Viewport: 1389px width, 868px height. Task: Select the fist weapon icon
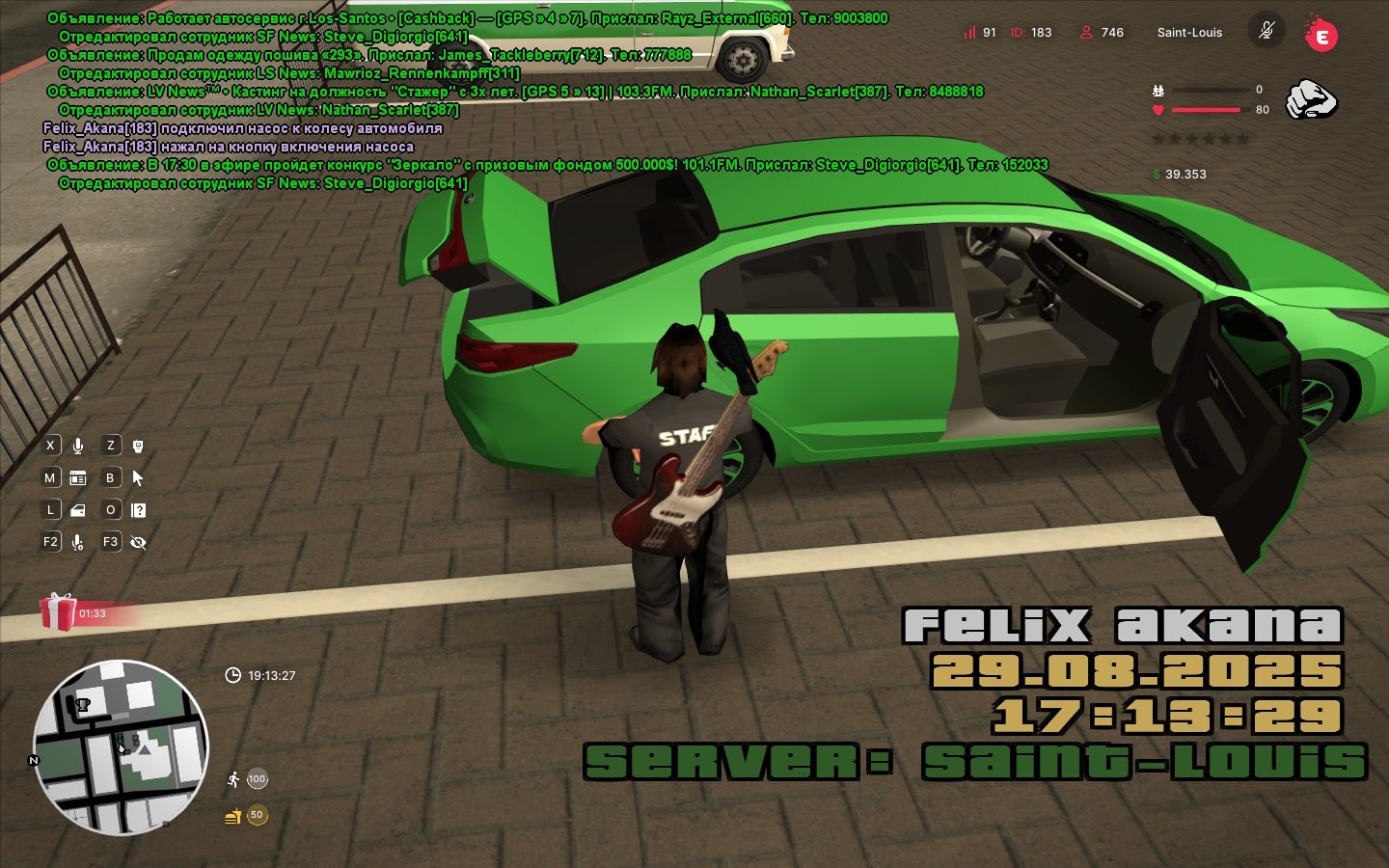[1311, 99]
